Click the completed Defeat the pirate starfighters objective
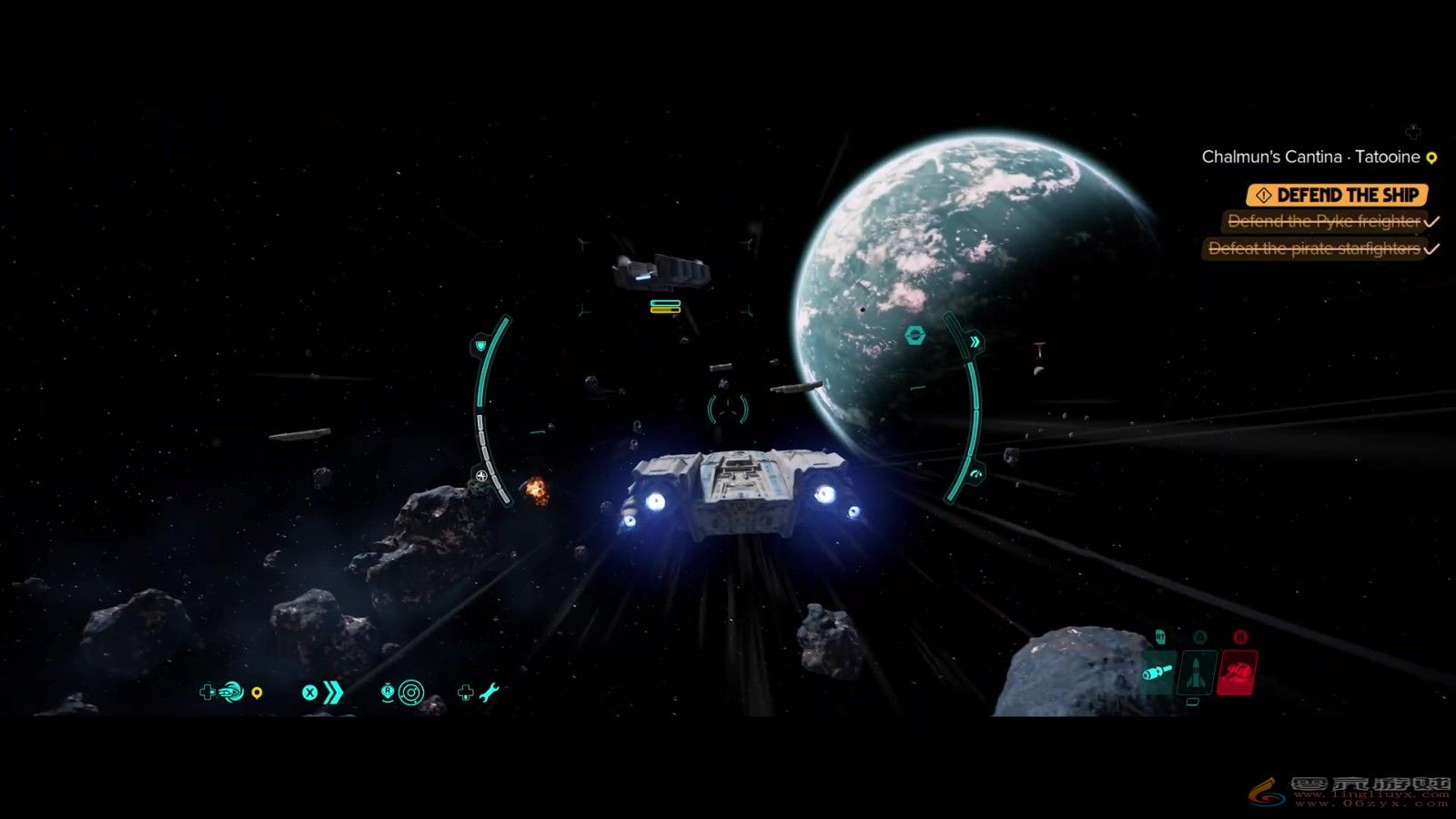 point(1314,248)
